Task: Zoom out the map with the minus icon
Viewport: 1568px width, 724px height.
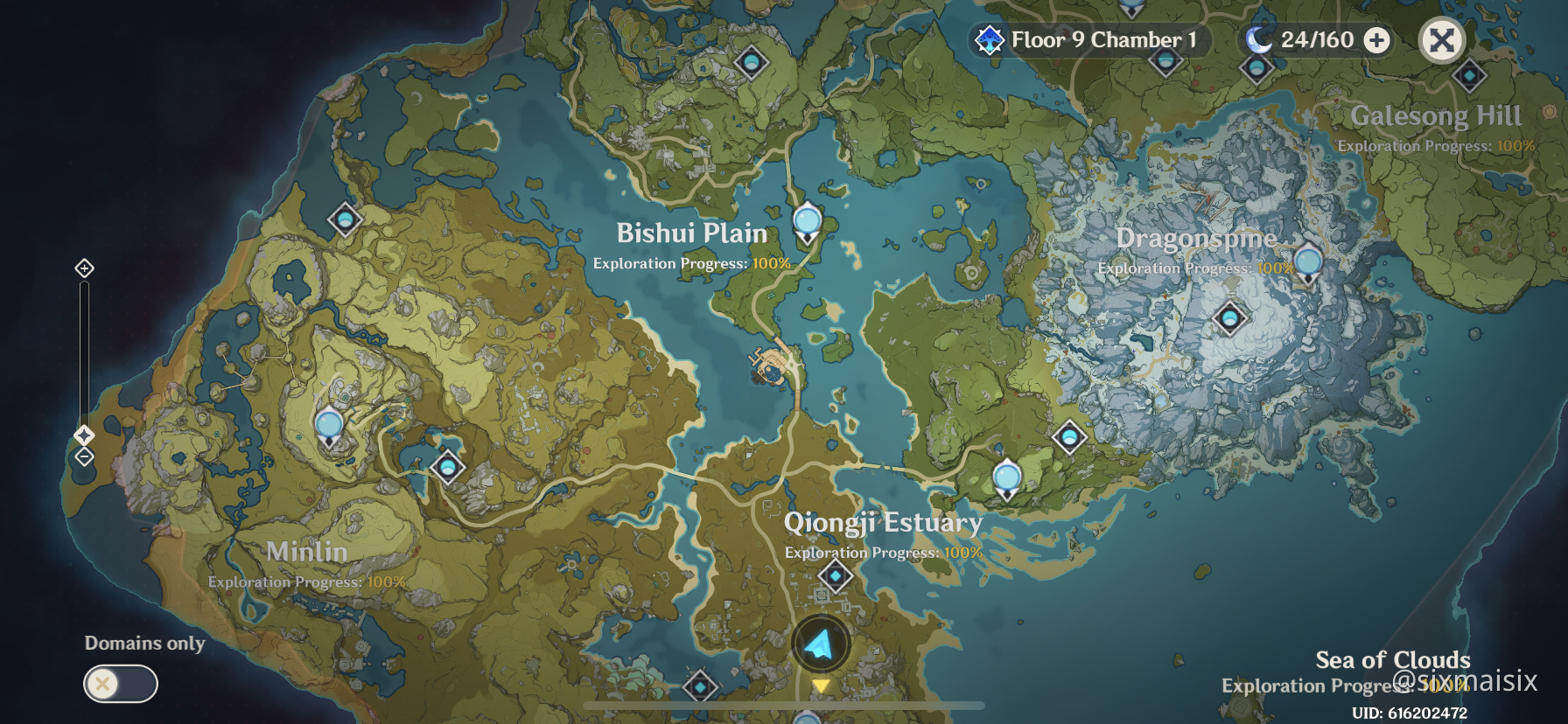Action: pos(84,456)
